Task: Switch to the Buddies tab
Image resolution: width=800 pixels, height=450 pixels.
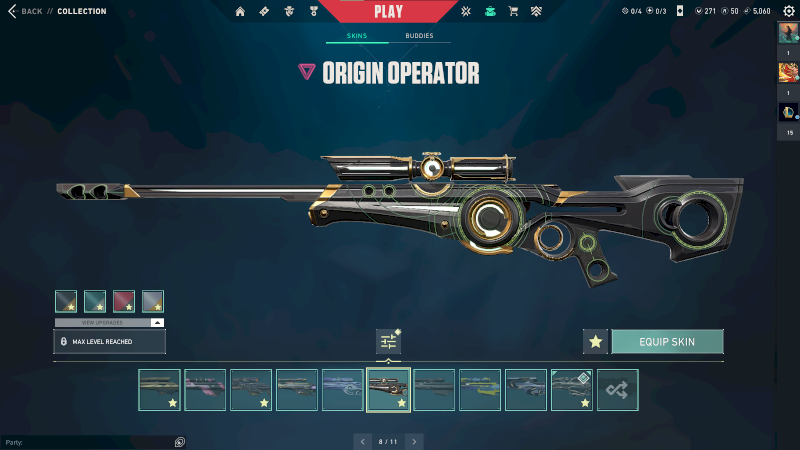Action: tap(419, 36)
